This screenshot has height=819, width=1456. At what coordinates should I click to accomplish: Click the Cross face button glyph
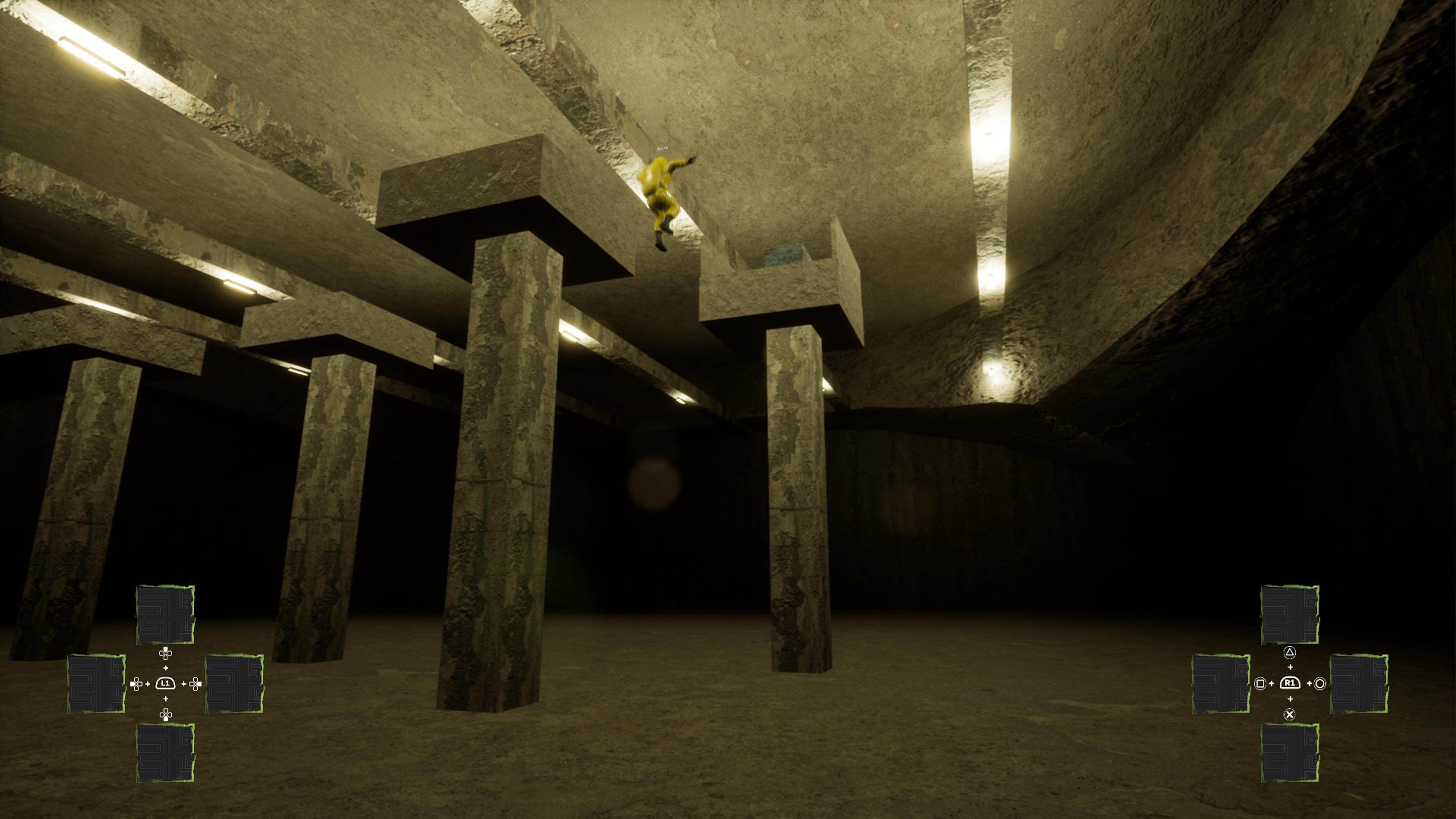1290,715
